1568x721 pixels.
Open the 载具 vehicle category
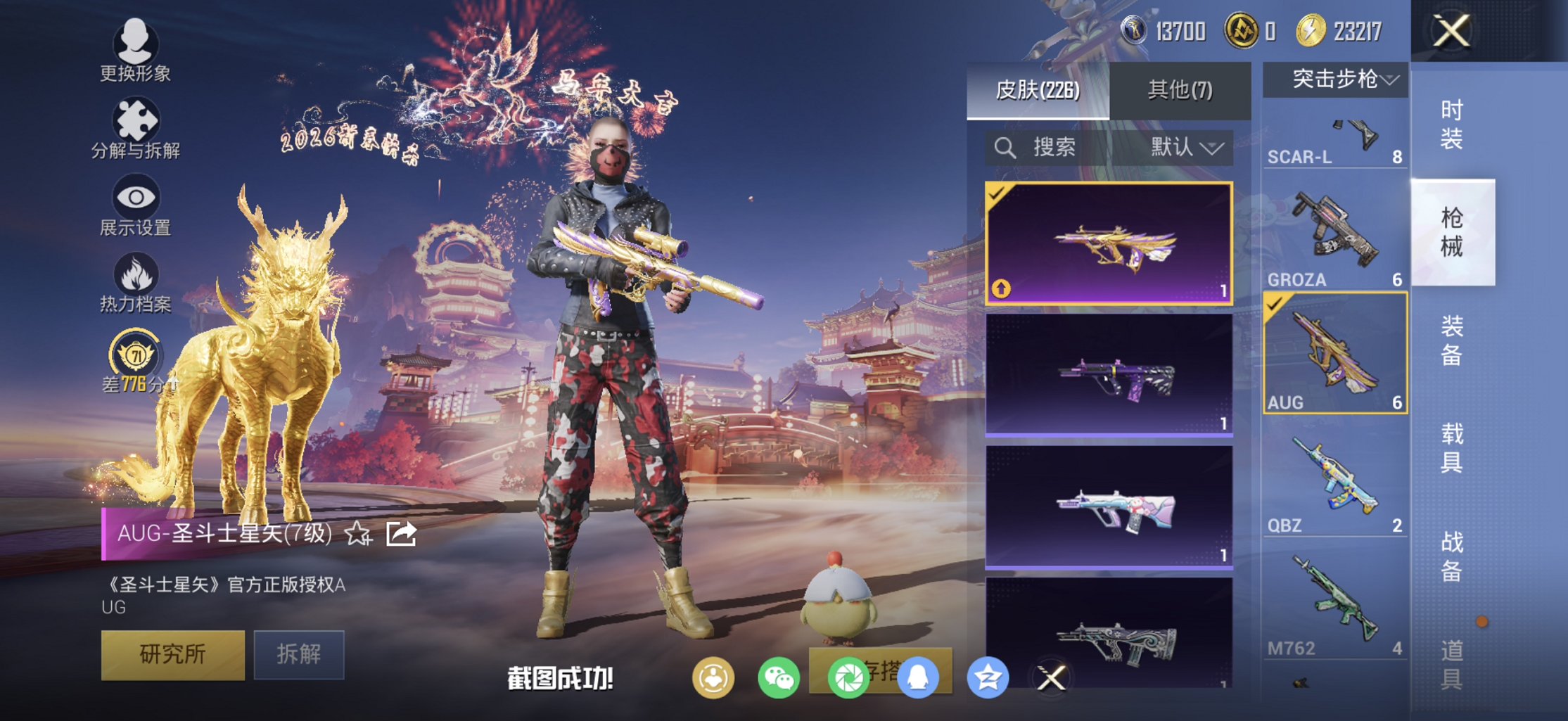click(1451, 448)
